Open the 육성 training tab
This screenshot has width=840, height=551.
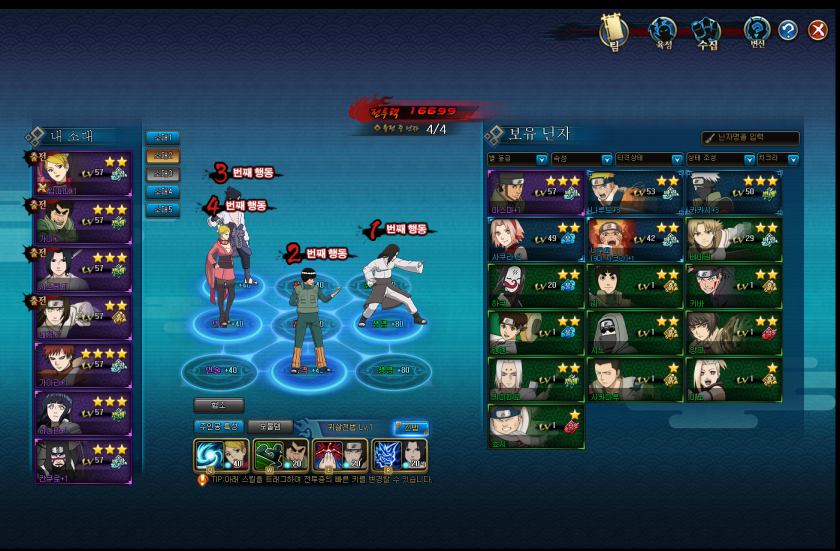[x=662, y=32]
